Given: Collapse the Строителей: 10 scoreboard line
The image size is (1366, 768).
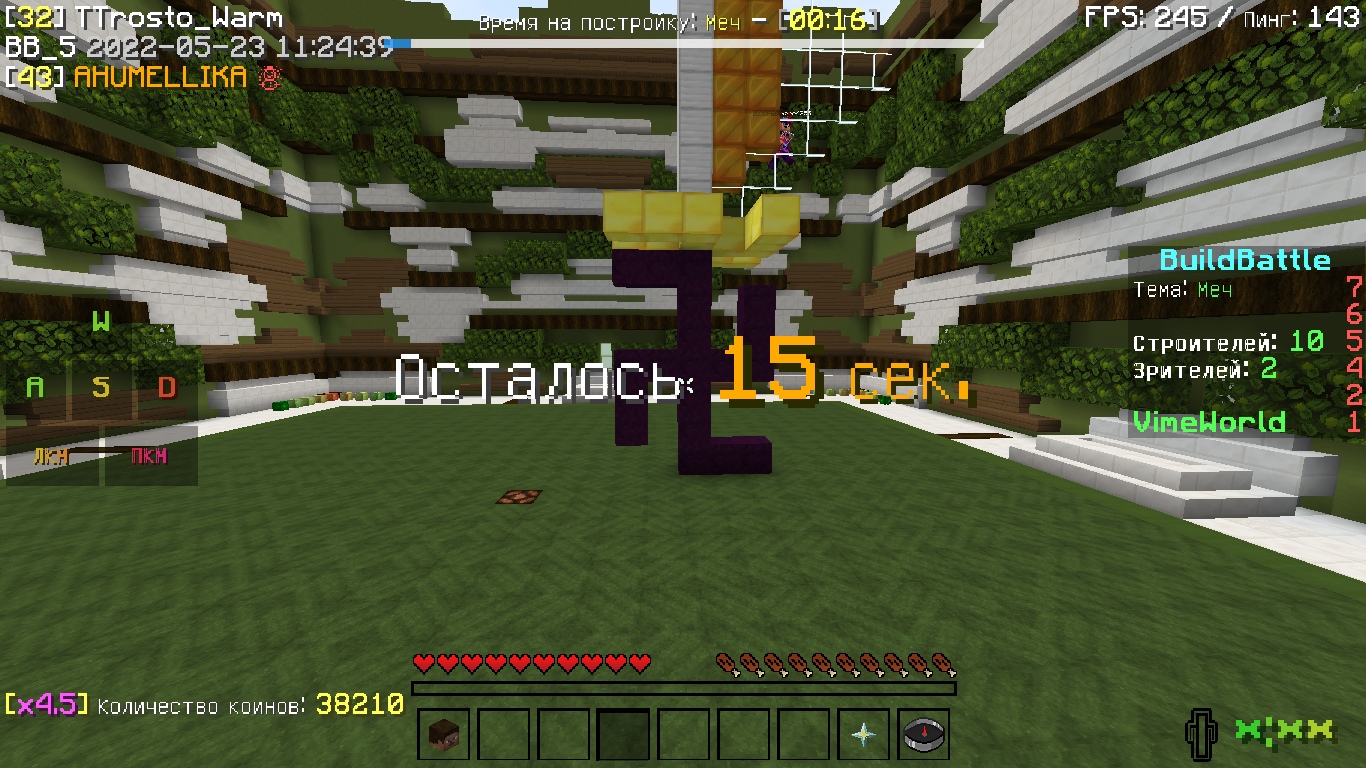Looking at the screenshot, I should pyautogui.click(x=1230, y=341).
